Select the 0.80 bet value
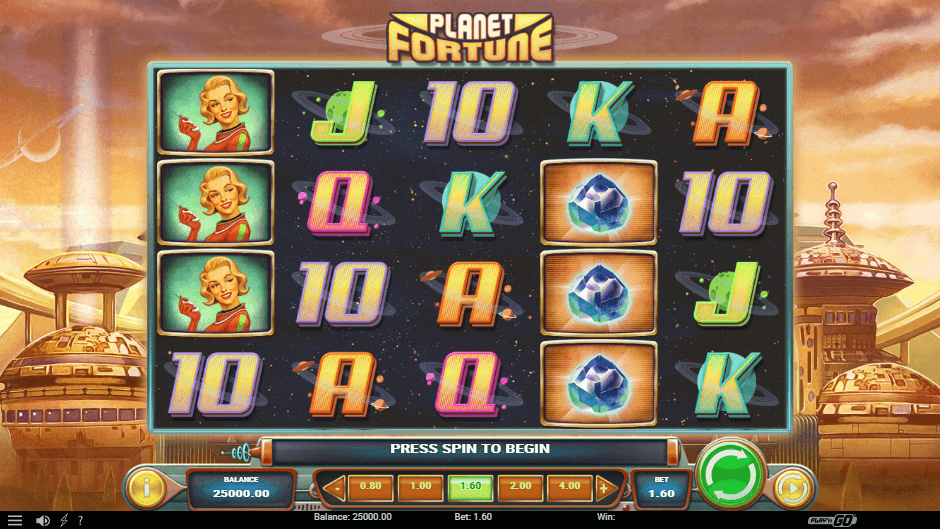940x529 pixels. tap(370, 488)
